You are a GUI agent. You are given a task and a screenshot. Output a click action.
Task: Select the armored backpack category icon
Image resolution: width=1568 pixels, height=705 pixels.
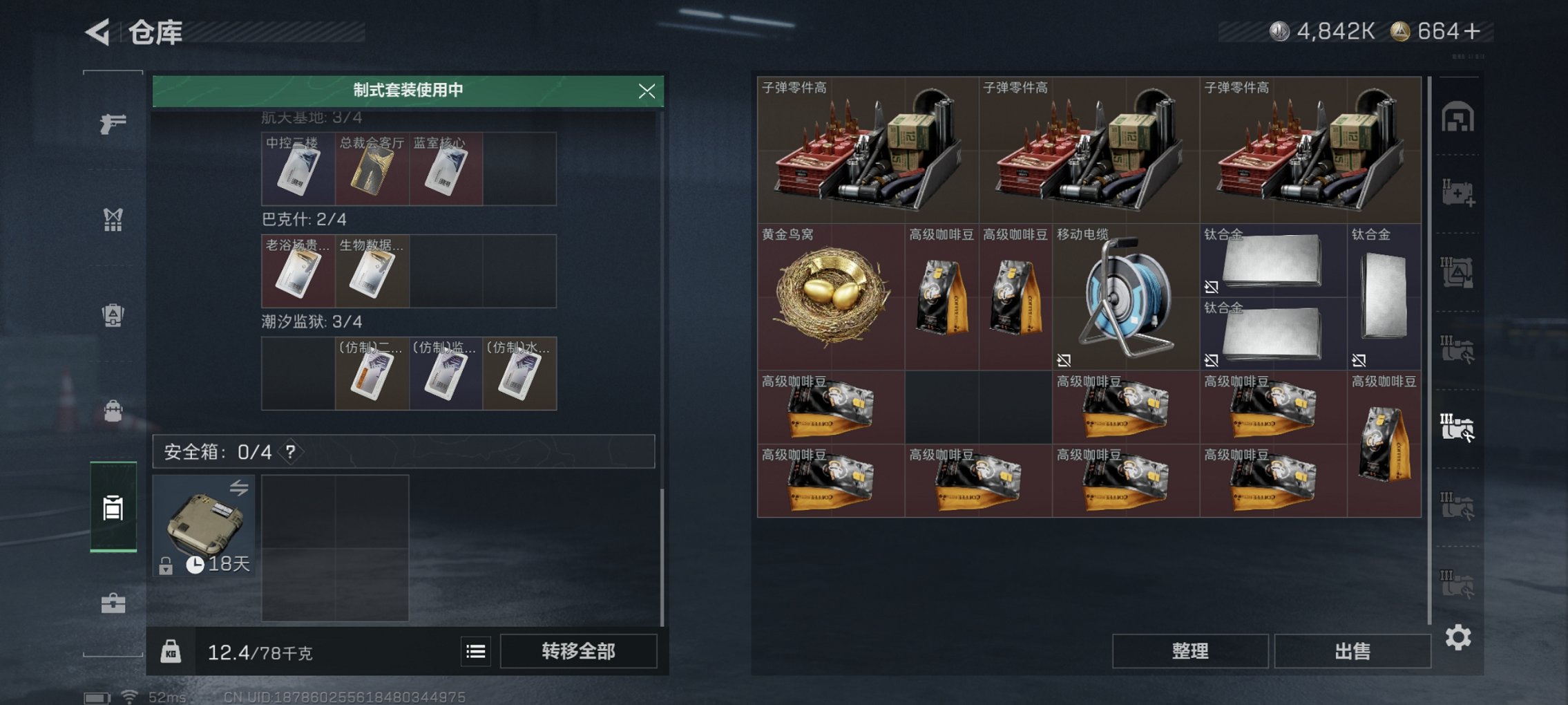[113, 315]
